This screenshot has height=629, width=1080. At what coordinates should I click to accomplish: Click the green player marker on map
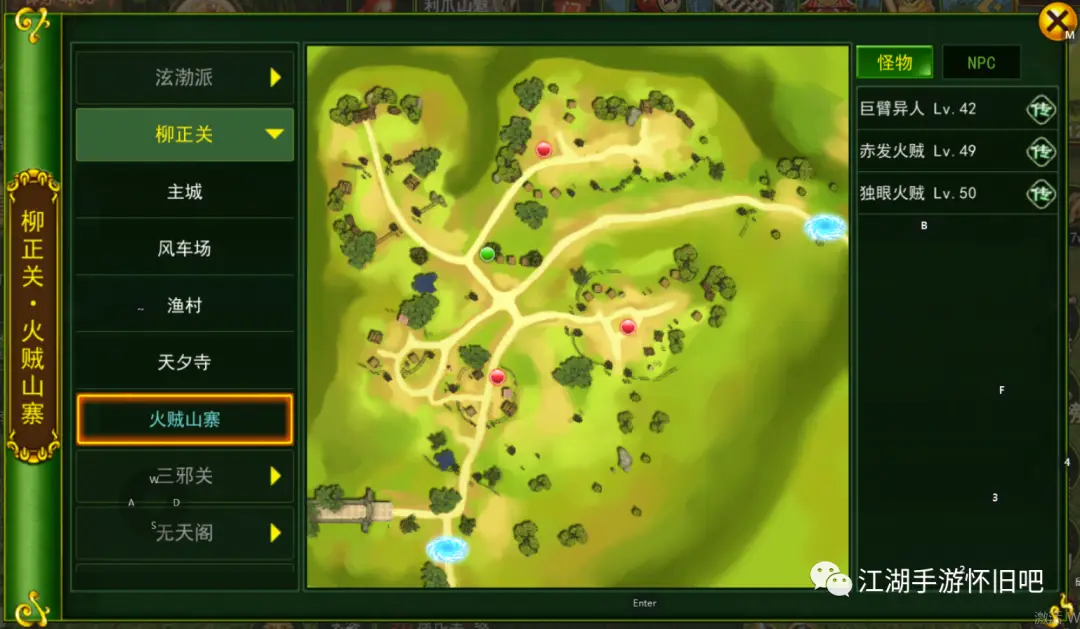pos(488,254)
